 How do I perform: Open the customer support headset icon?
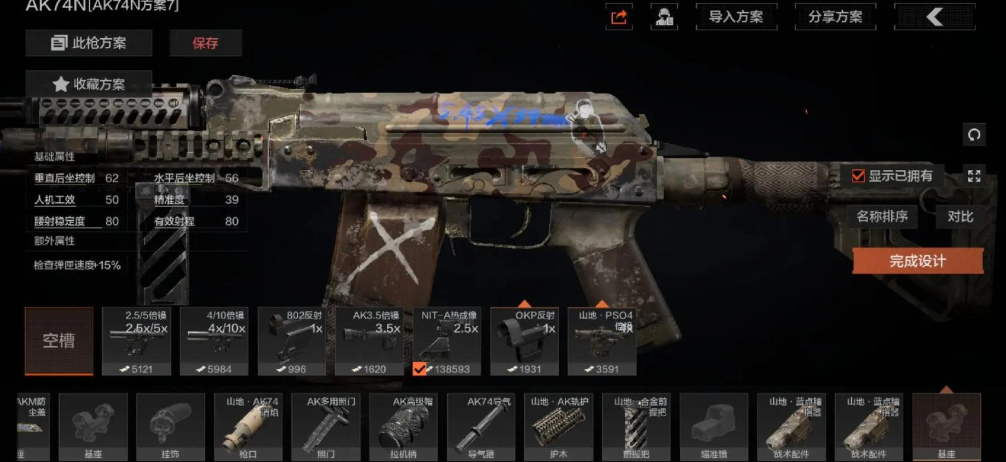(x=662, y=17)
